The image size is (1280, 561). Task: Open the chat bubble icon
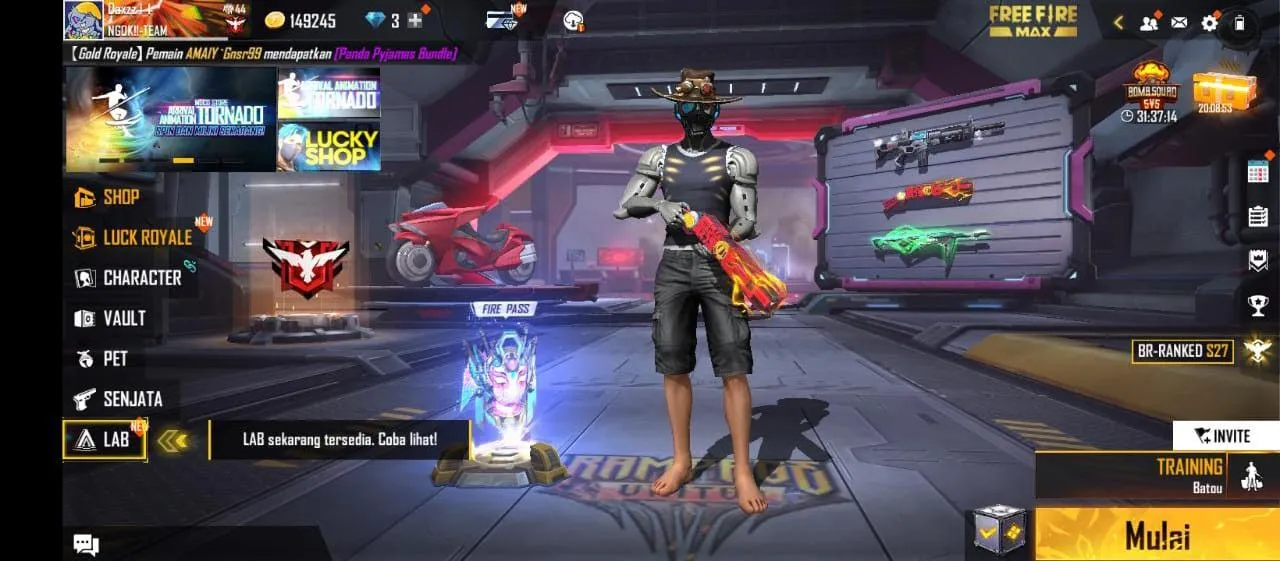(x=86, y=544)
